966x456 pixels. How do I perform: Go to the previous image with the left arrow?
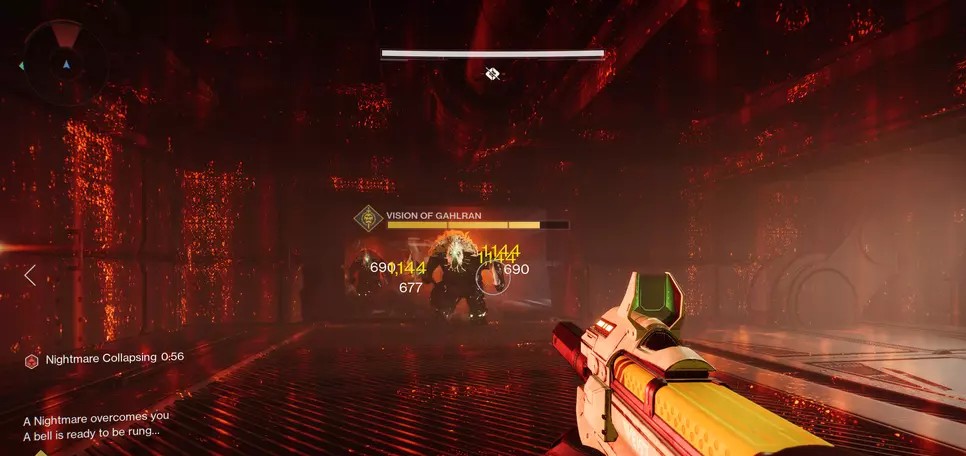(30, 275)
